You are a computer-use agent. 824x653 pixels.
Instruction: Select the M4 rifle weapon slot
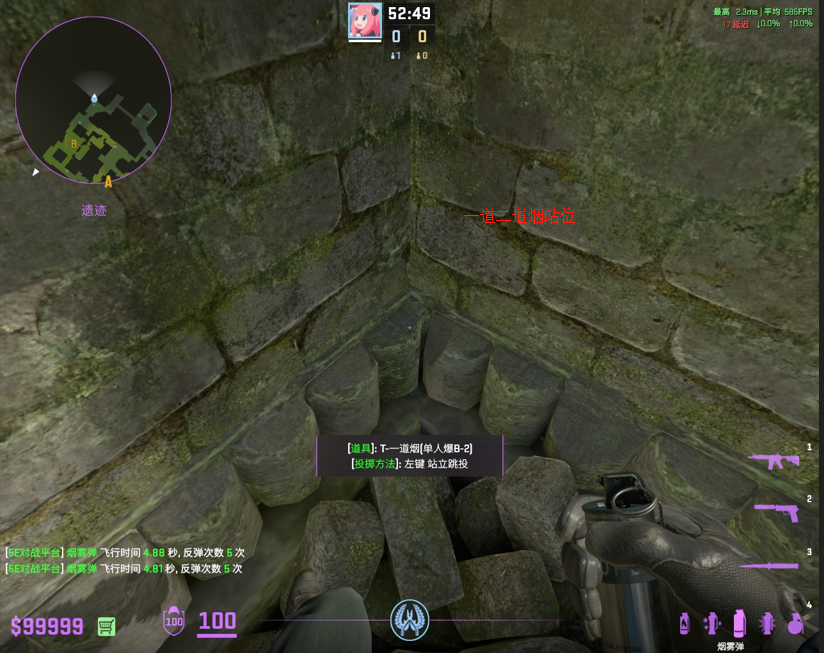pyautogui.click(x=774, y=460)
